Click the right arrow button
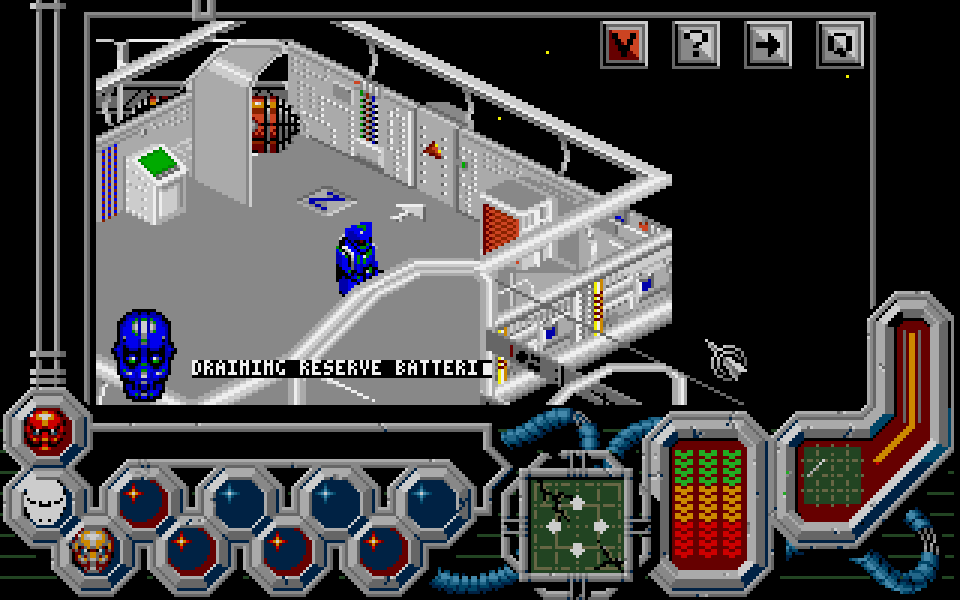The height and width of the screenshot is (600, 960). click(x=768, y=43)
